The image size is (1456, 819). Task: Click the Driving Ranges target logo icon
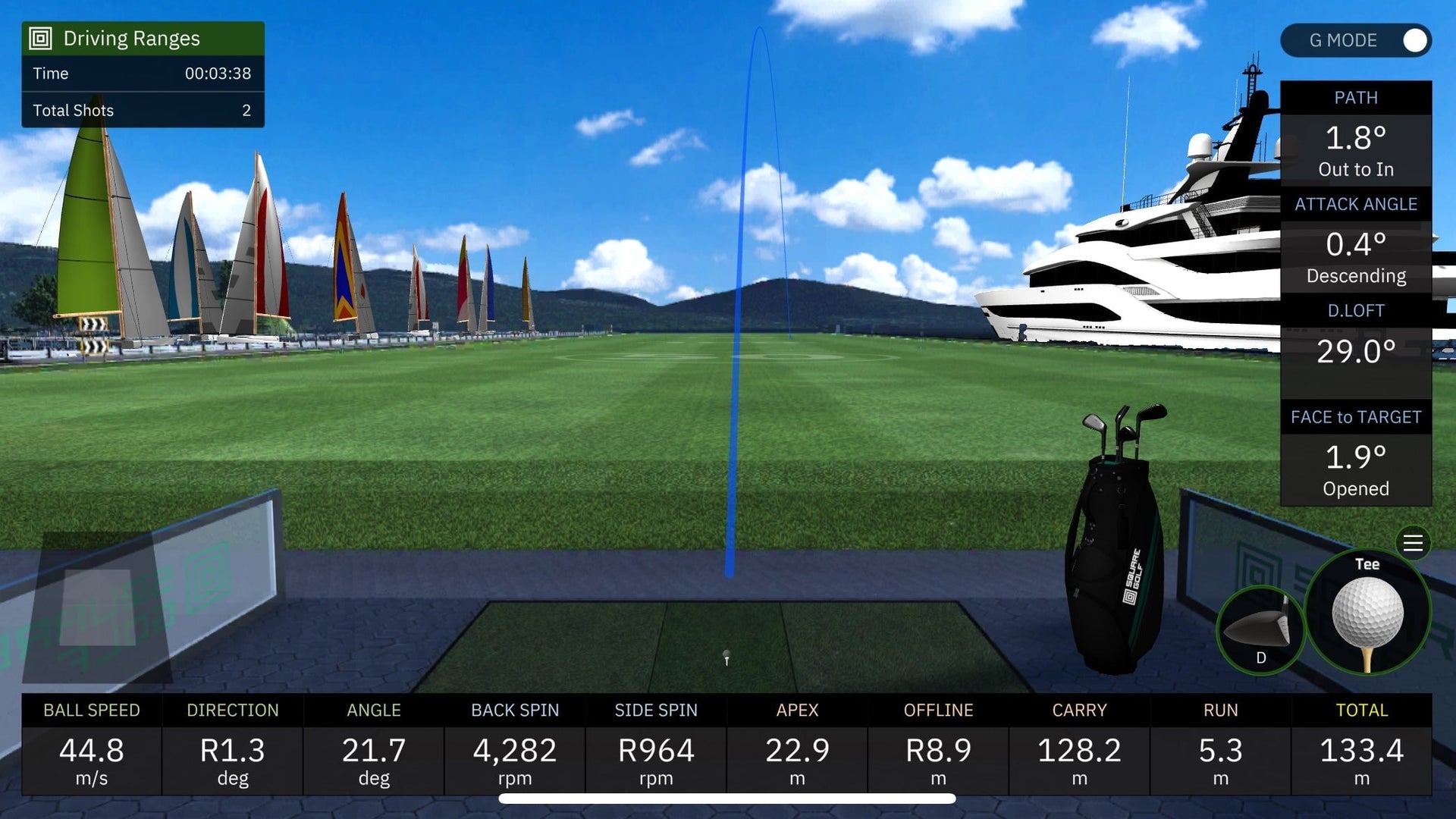click(x=39, y=37)
